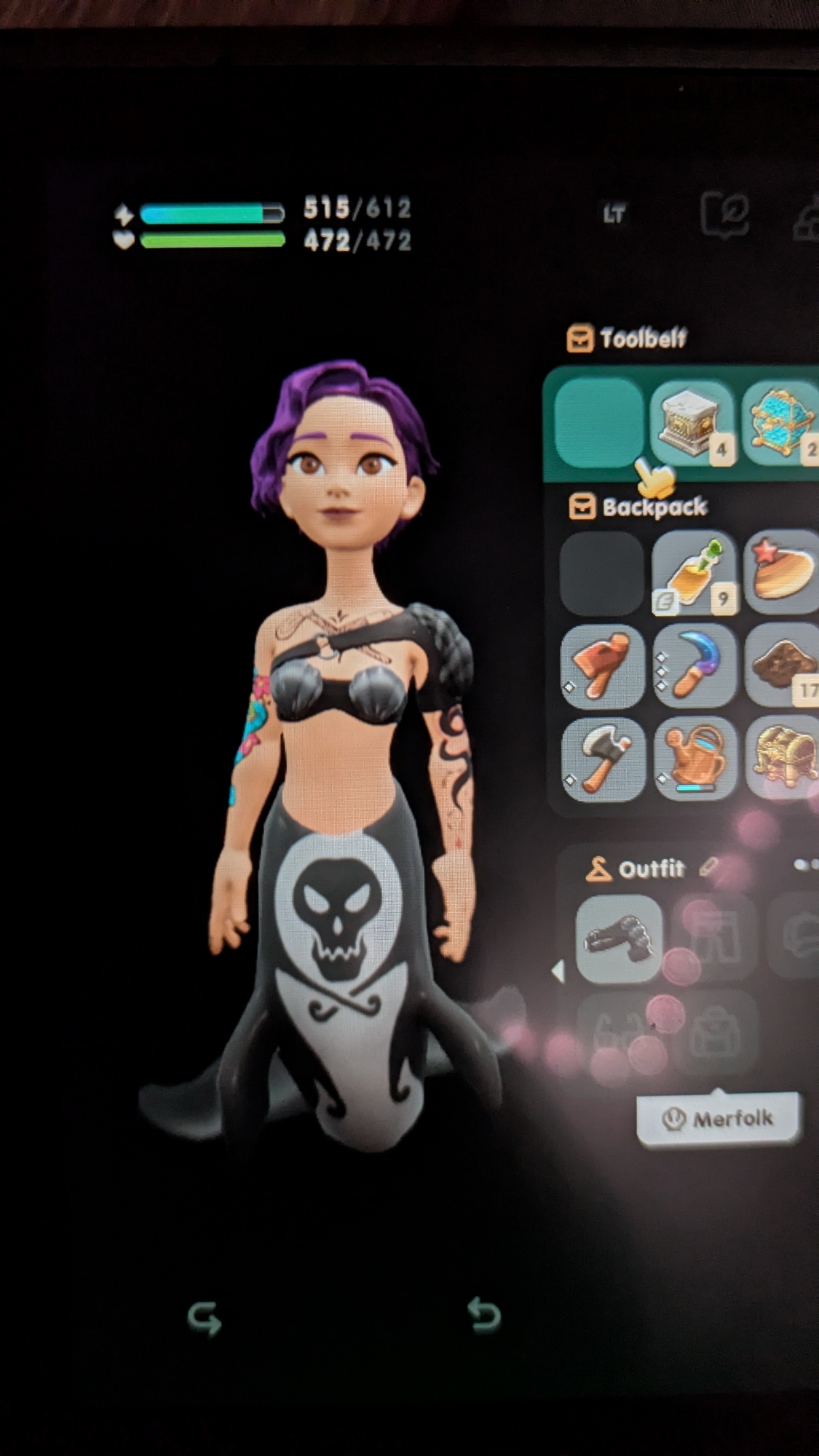The image size is (819, 1456).
Task: Rotate the character with the right turn arrow
Action: tap(484, 1315)
